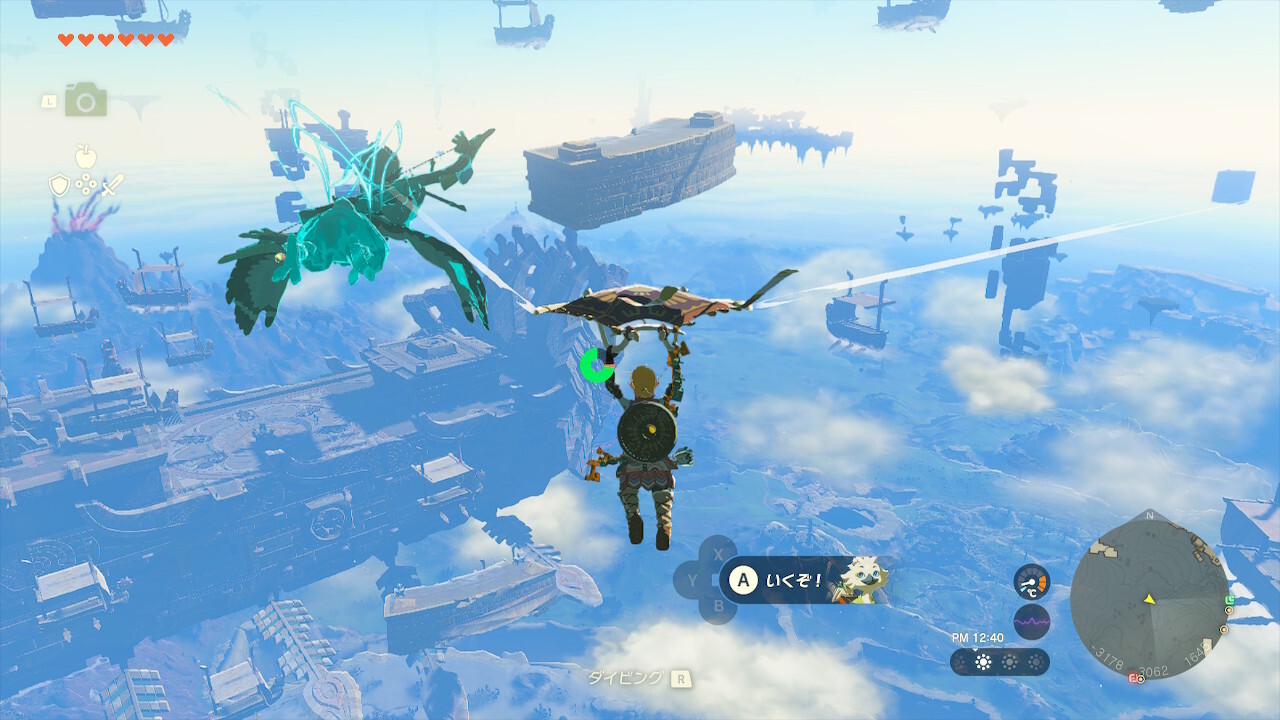This screenshot has height=720, width=1280.
Task: Select the apple materials quick-menu icon
Action: click(86, 156)
